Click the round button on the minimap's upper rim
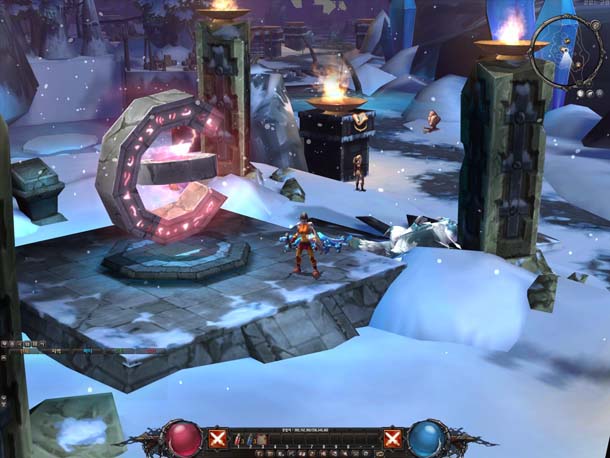The image size is (610, 458). coord(596,25)
